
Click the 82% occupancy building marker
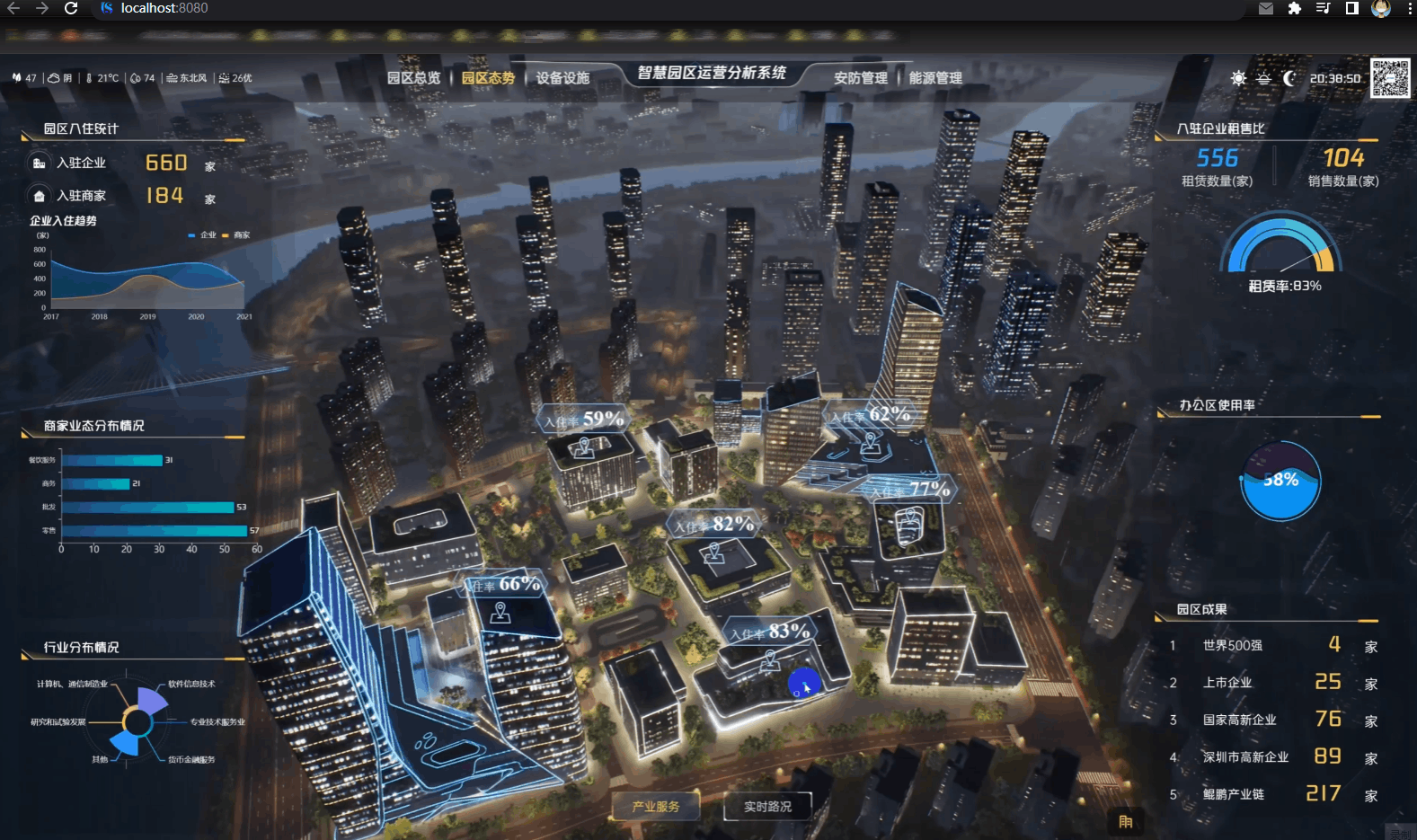click(x=715, y=525)
